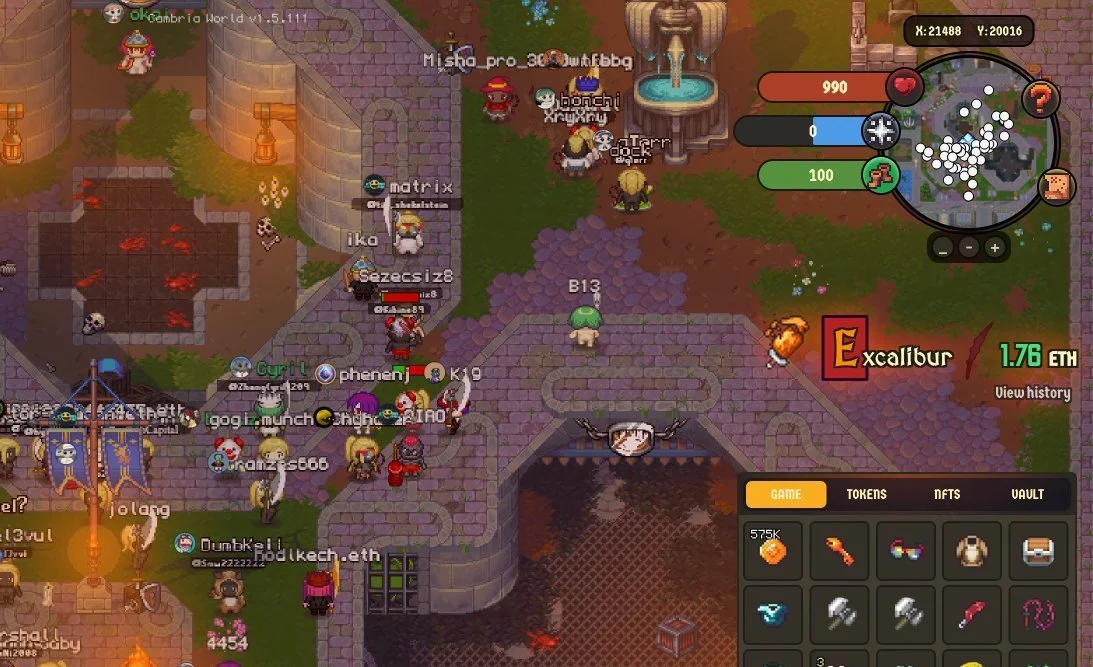The image size is (1093, 667).
Task: Choose the tan chest armor slot
Action: tap(971, 550)
